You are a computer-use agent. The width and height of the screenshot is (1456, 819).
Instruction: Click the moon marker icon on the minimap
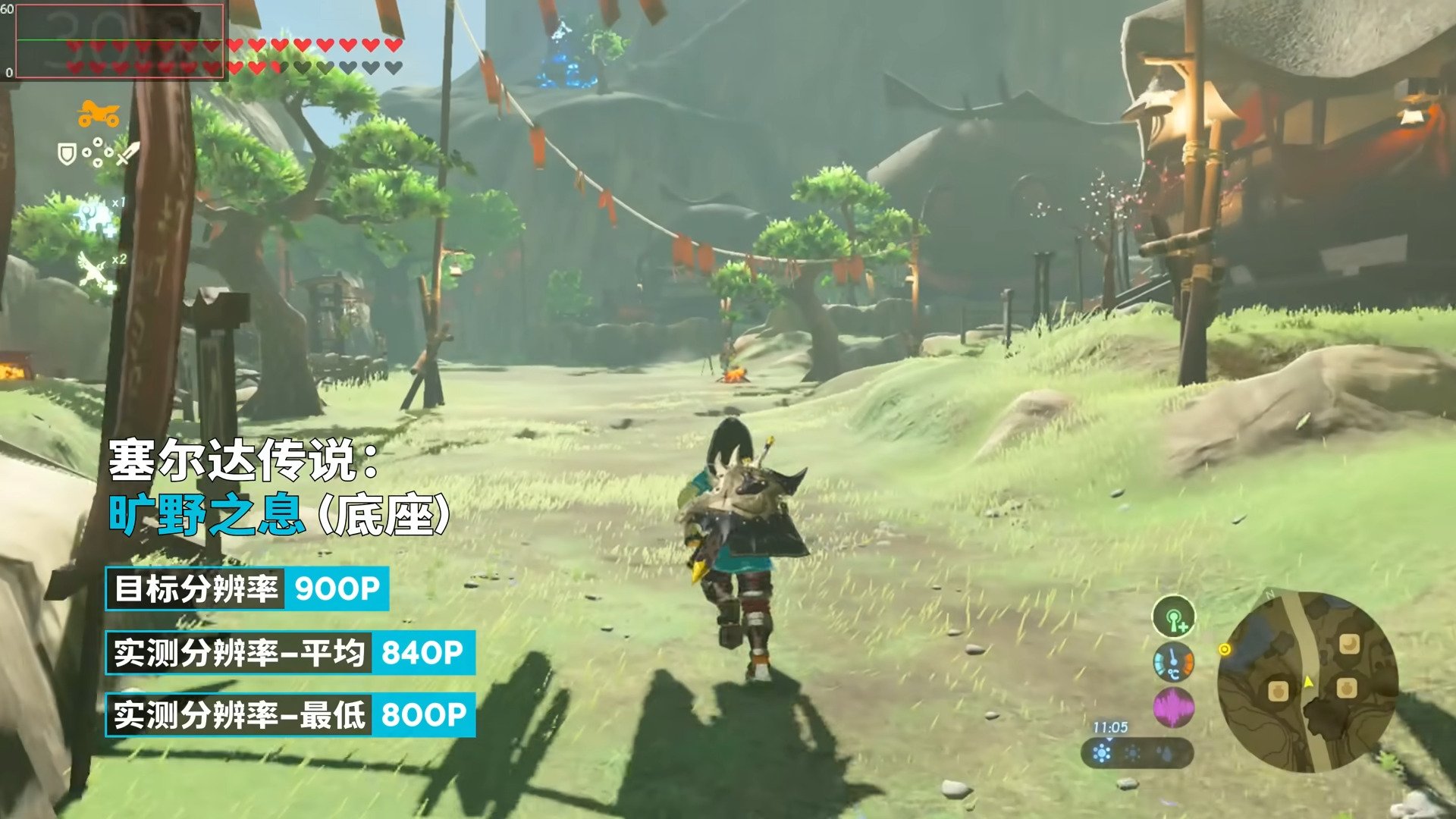(1349, 645)
